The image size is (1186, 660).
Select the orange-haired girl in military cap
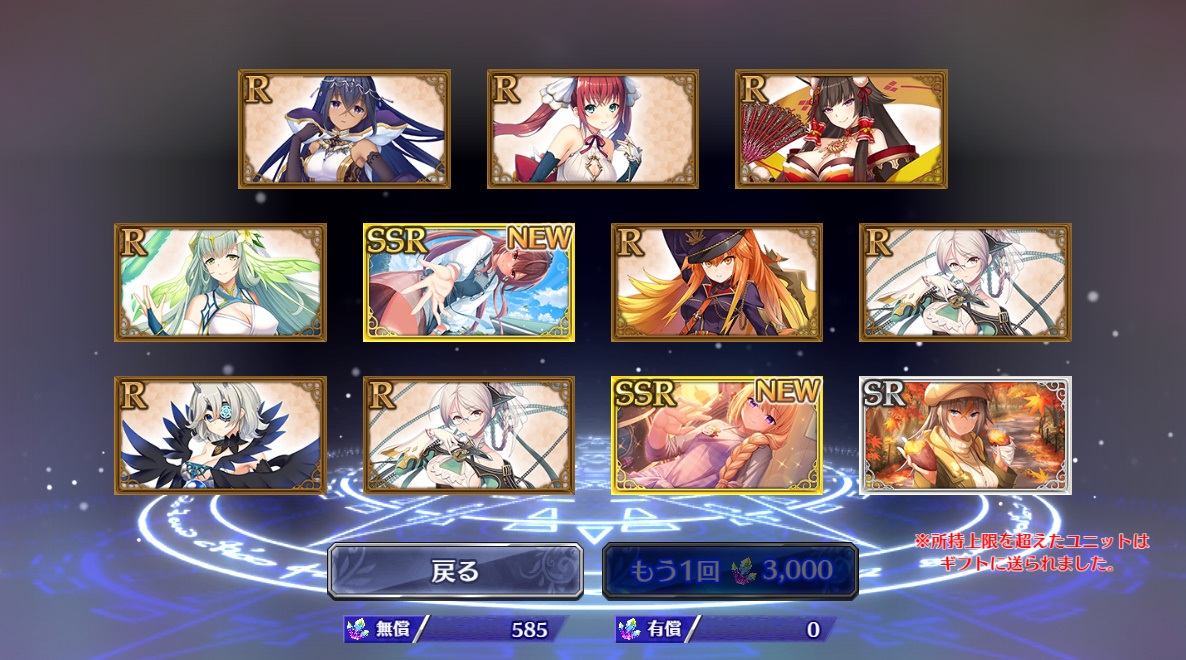717,283
